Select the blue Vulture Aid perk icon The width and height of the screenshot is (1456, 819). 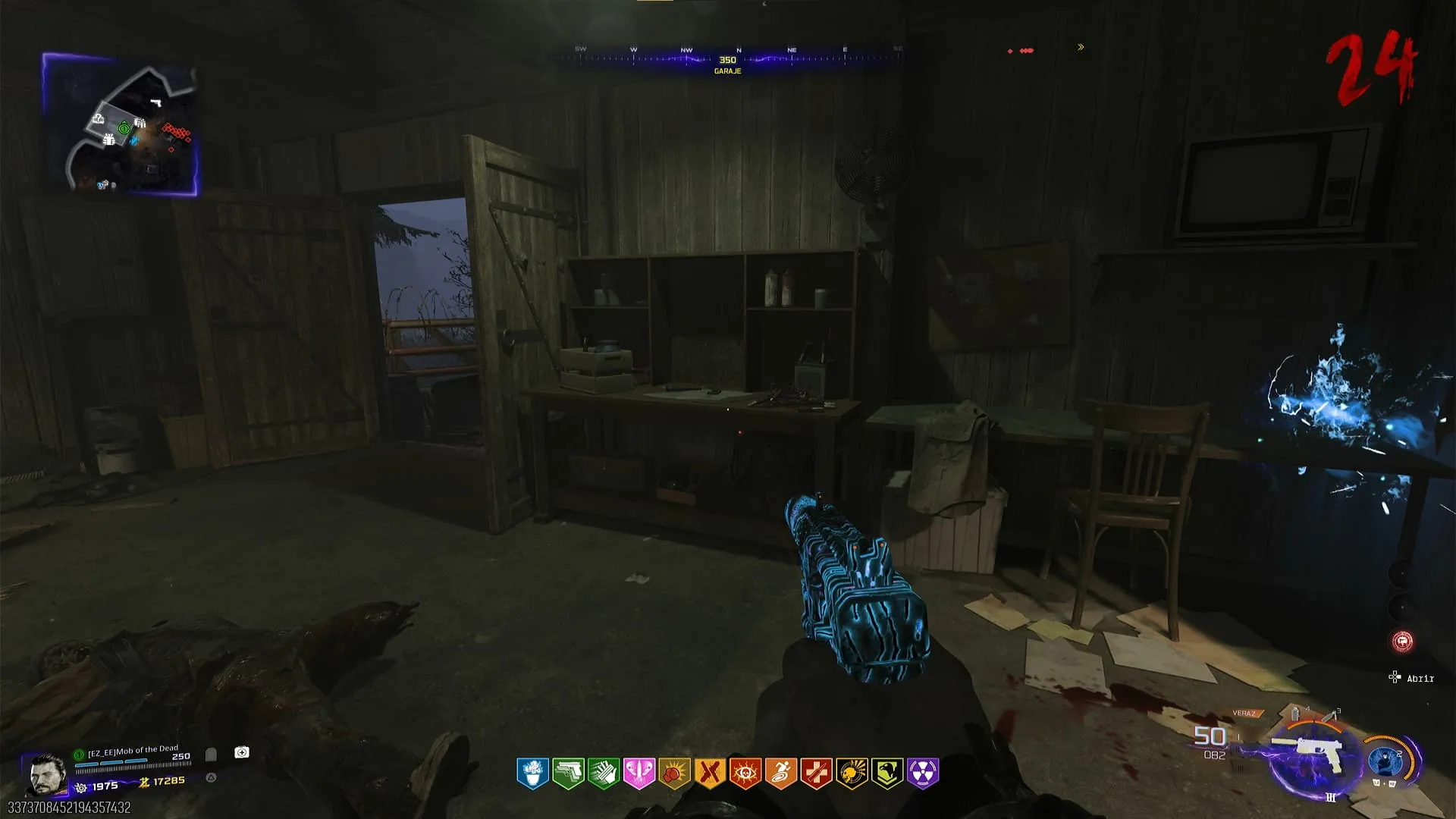pyautogui.click(x=532, y=773)
